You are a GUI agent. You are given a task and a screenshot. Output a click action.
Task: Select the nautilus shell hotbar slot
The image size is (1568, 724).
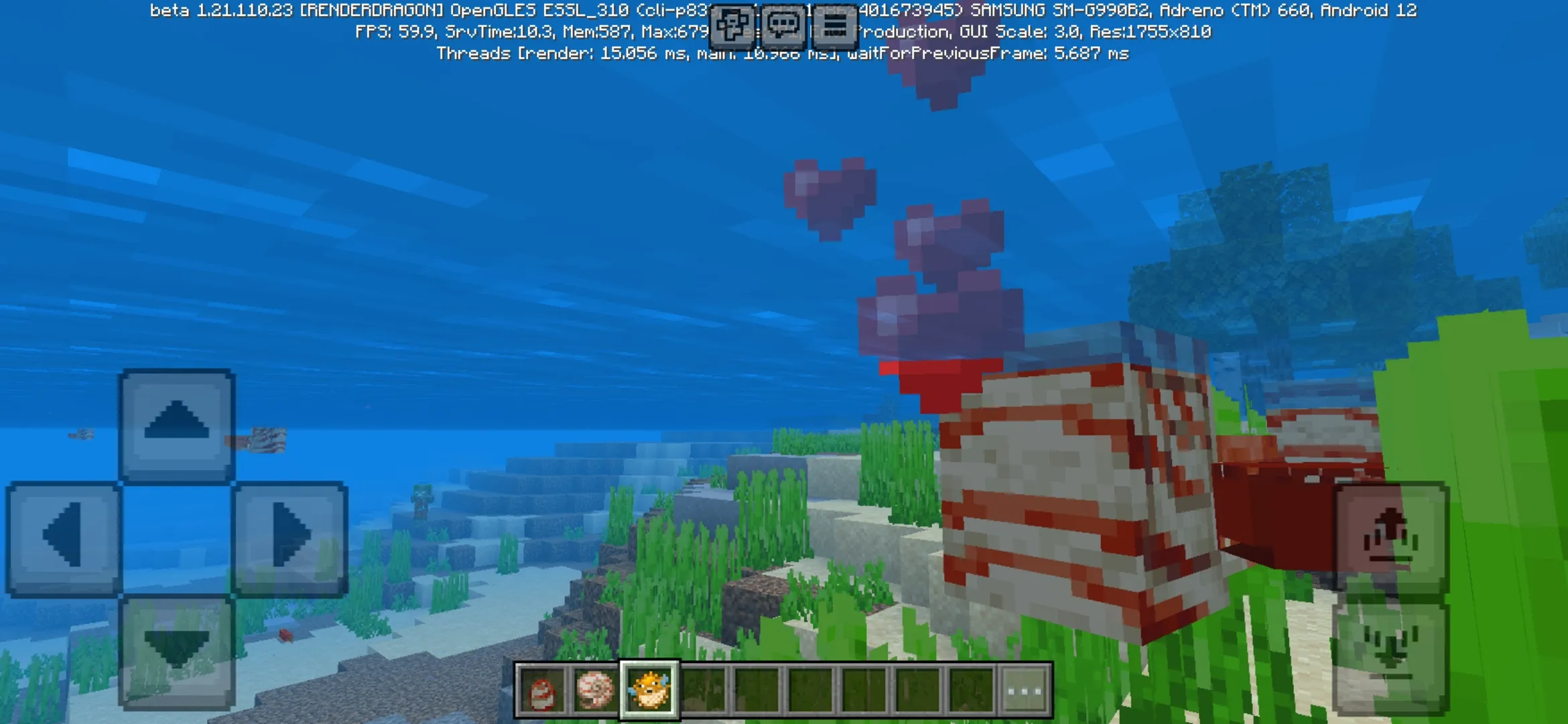[595, 690]
